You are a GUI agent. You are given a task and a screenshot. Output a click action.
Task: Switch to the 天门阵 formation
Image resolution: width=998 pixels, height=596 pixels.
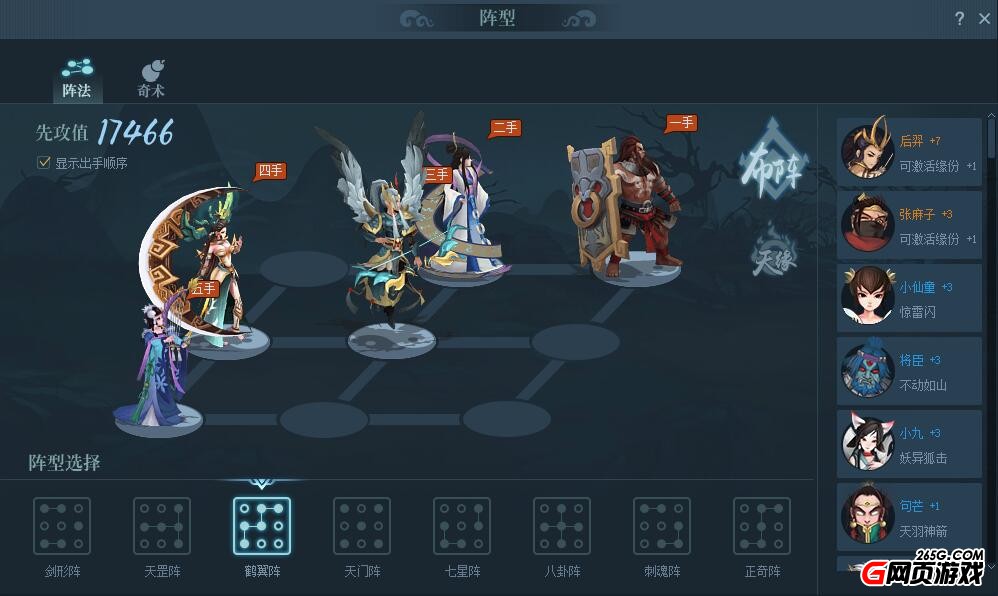(x=362, y=527)
